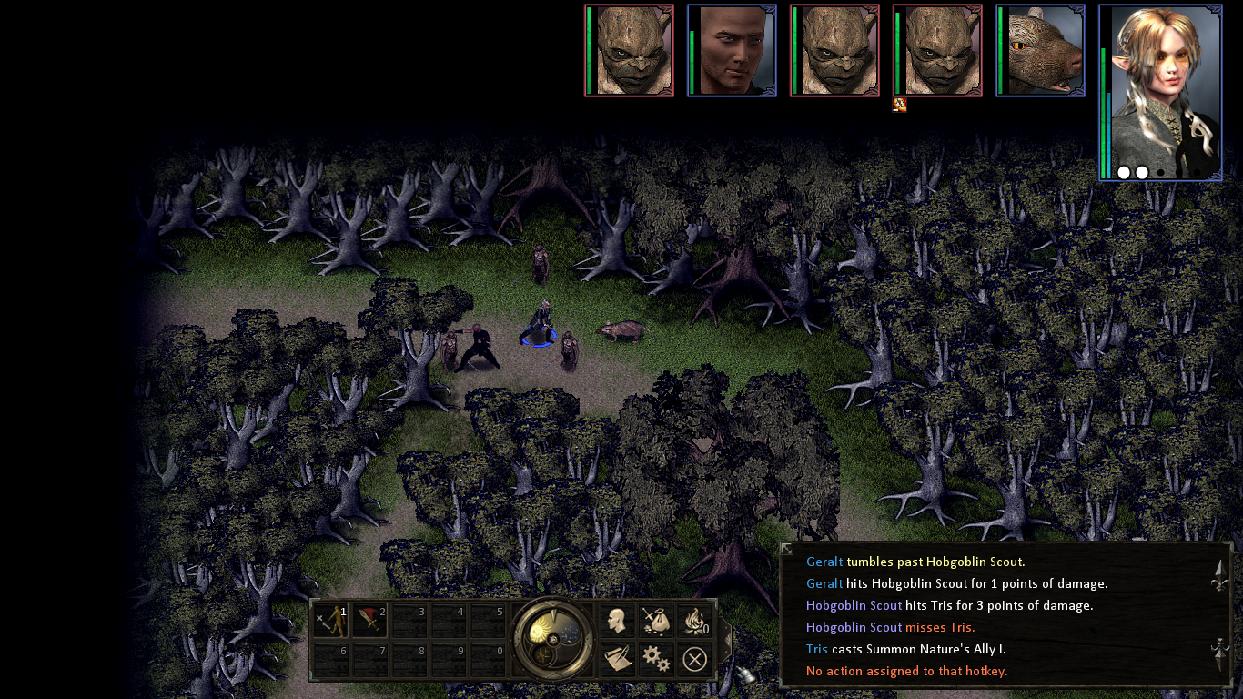Open the character sheet head icon

point(617,620)
